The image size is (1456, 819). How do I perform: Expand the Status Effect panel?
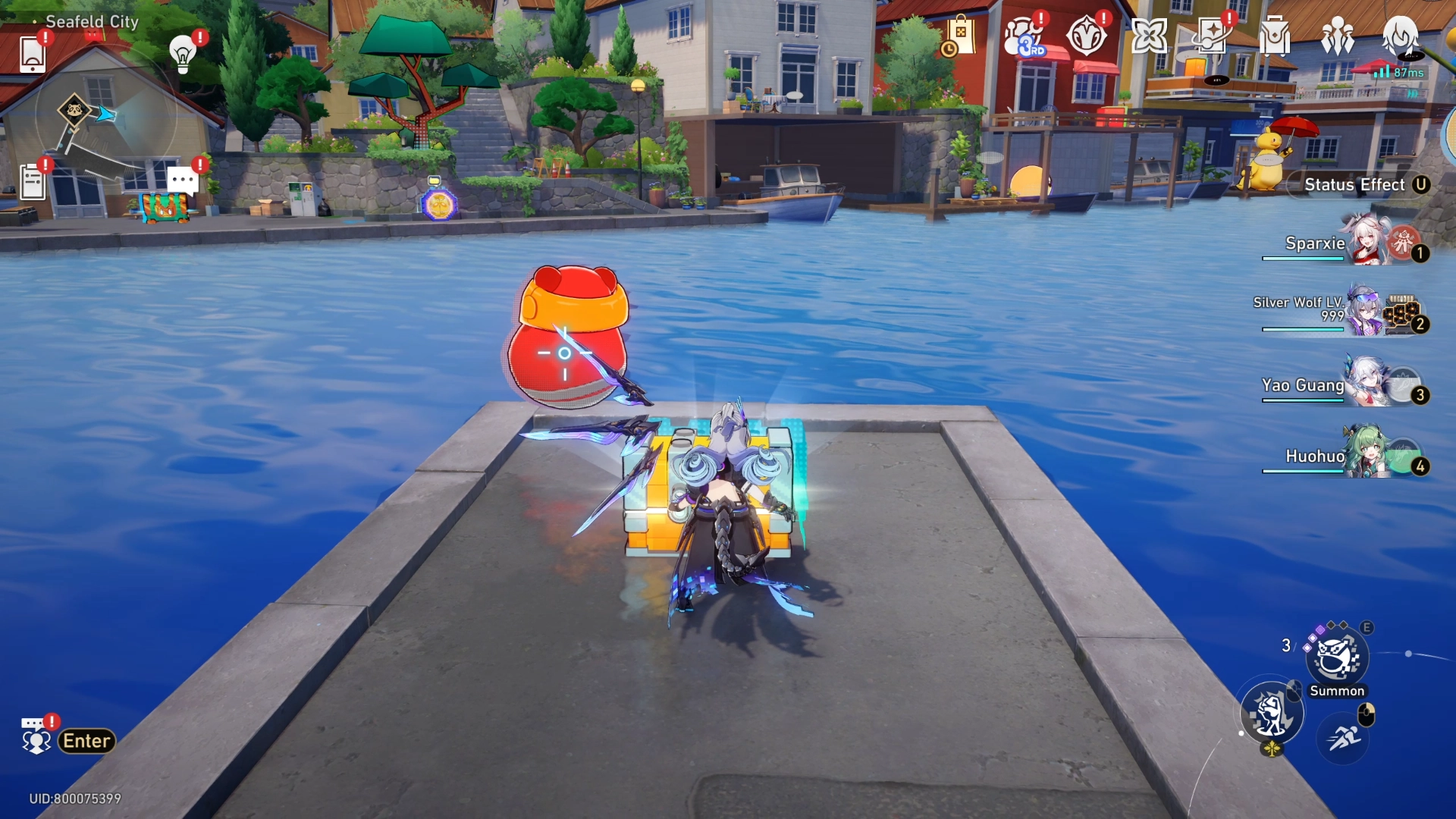coord(1357,184)
